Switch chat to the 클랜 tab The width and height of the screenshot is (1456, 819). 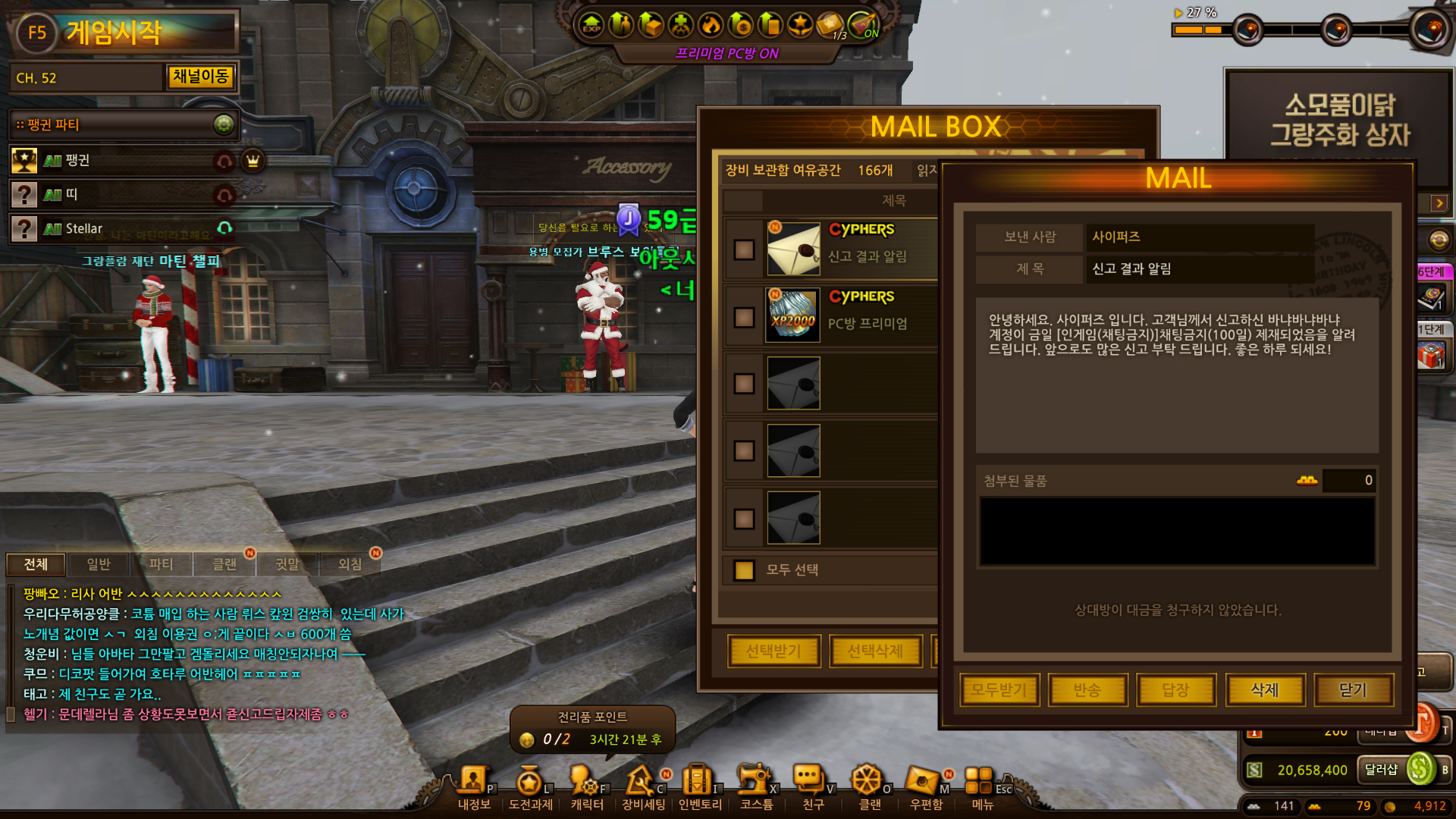coord(224,564)
